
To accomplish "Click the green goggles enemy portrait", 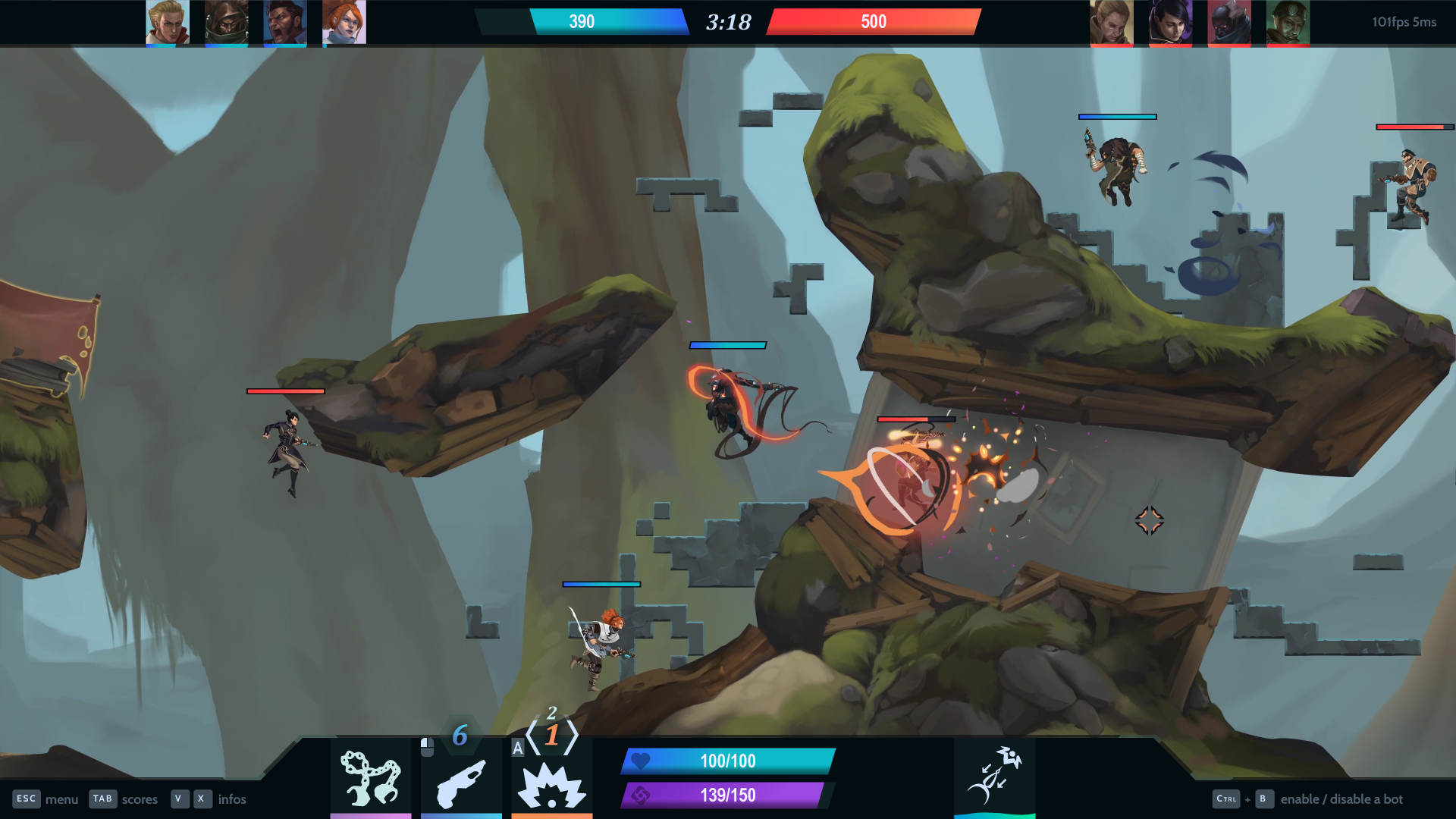I will [x=1288, y=22].
